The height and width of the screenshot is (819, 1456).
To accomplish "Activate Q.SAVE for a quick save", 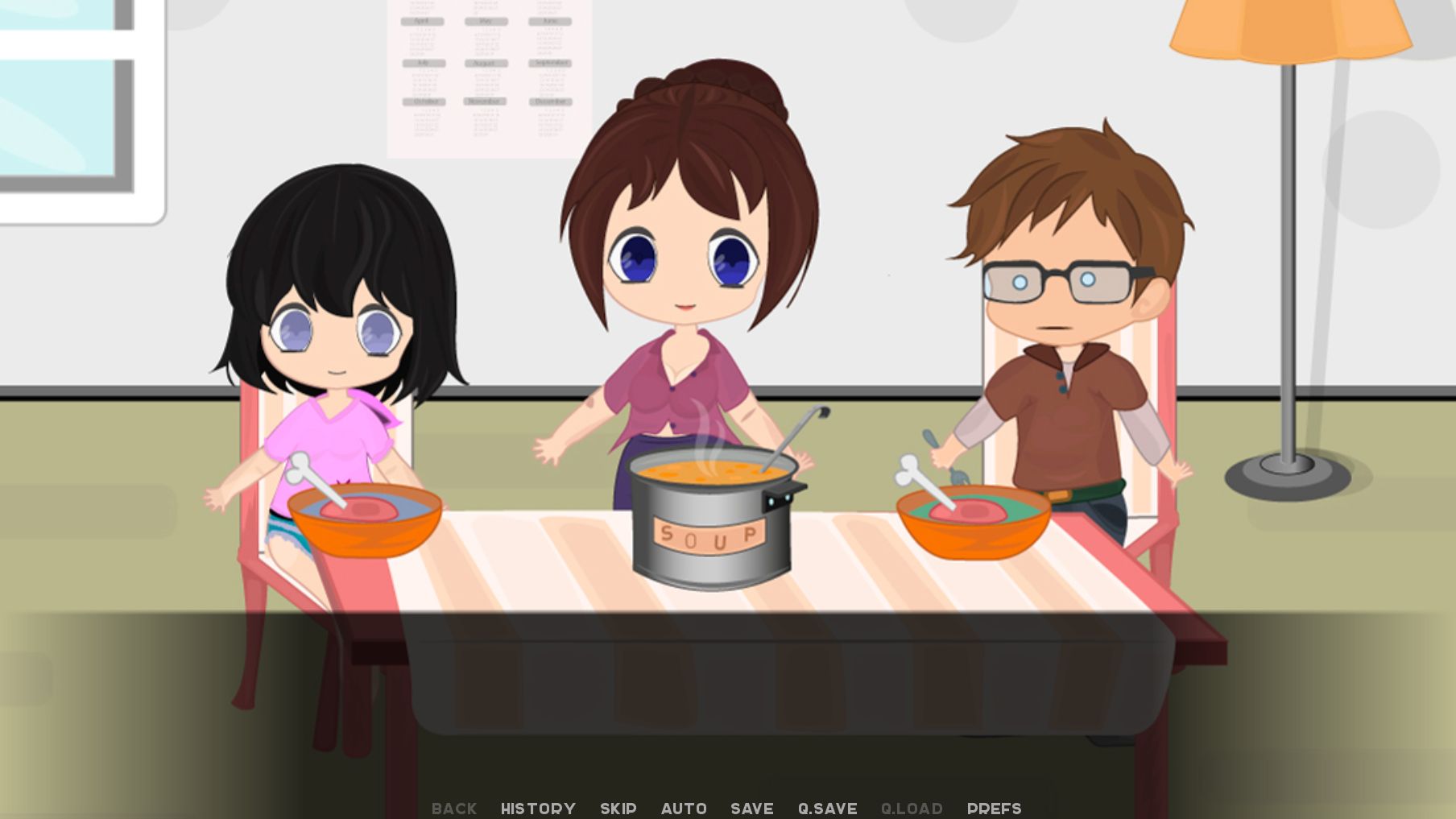I will coord(827,809).
